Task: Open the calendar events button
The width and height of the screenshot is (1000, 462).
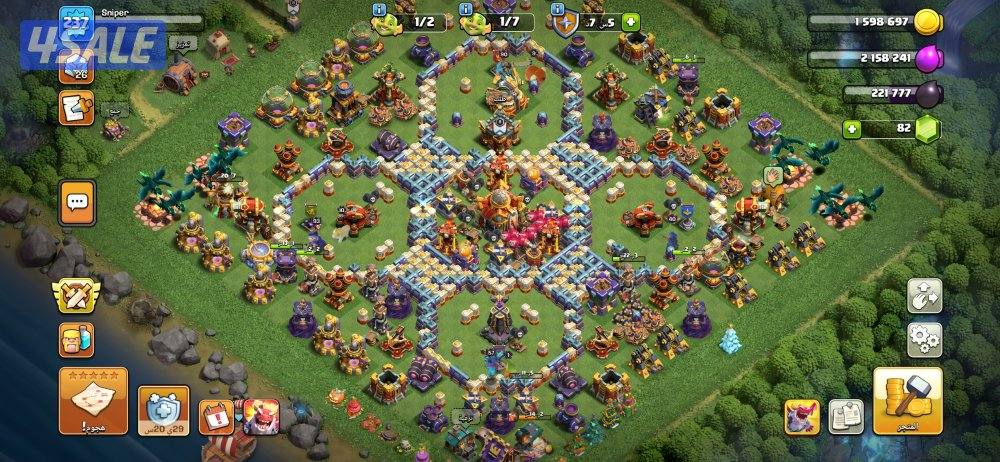Action: coord(215,414)
